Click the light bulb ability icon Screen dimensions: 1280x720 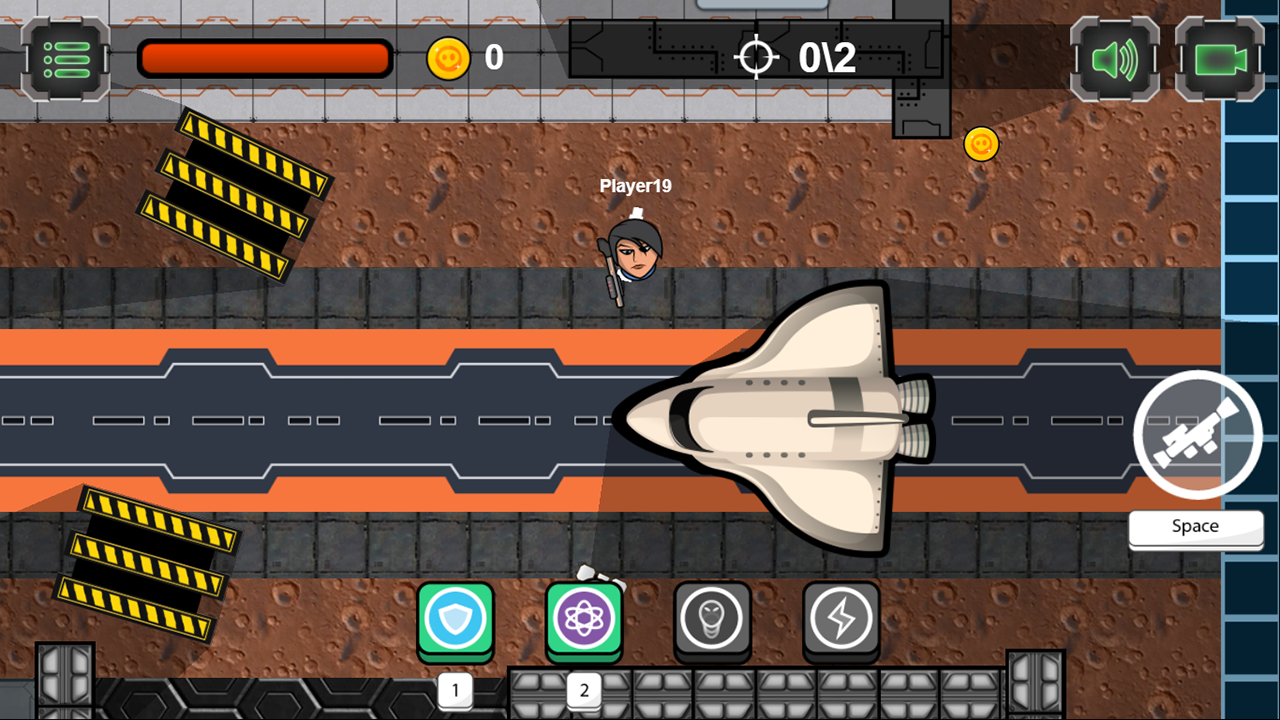point(712,617)
